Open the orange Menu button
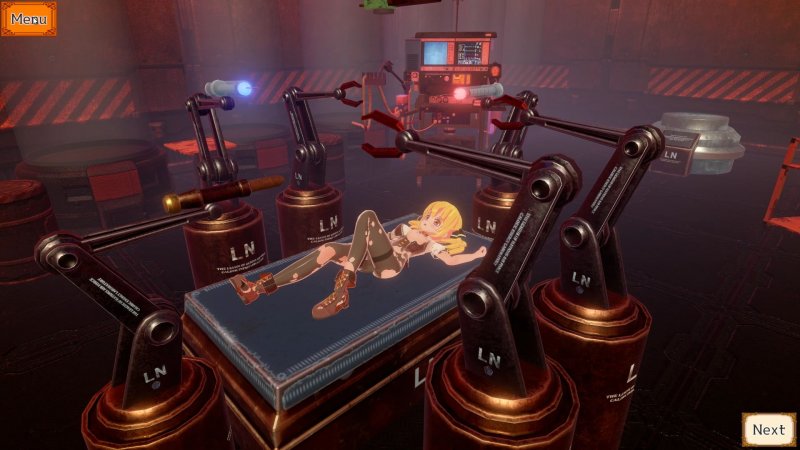The height and width of the screenshot is (450, 800). [x=28, y=18]
